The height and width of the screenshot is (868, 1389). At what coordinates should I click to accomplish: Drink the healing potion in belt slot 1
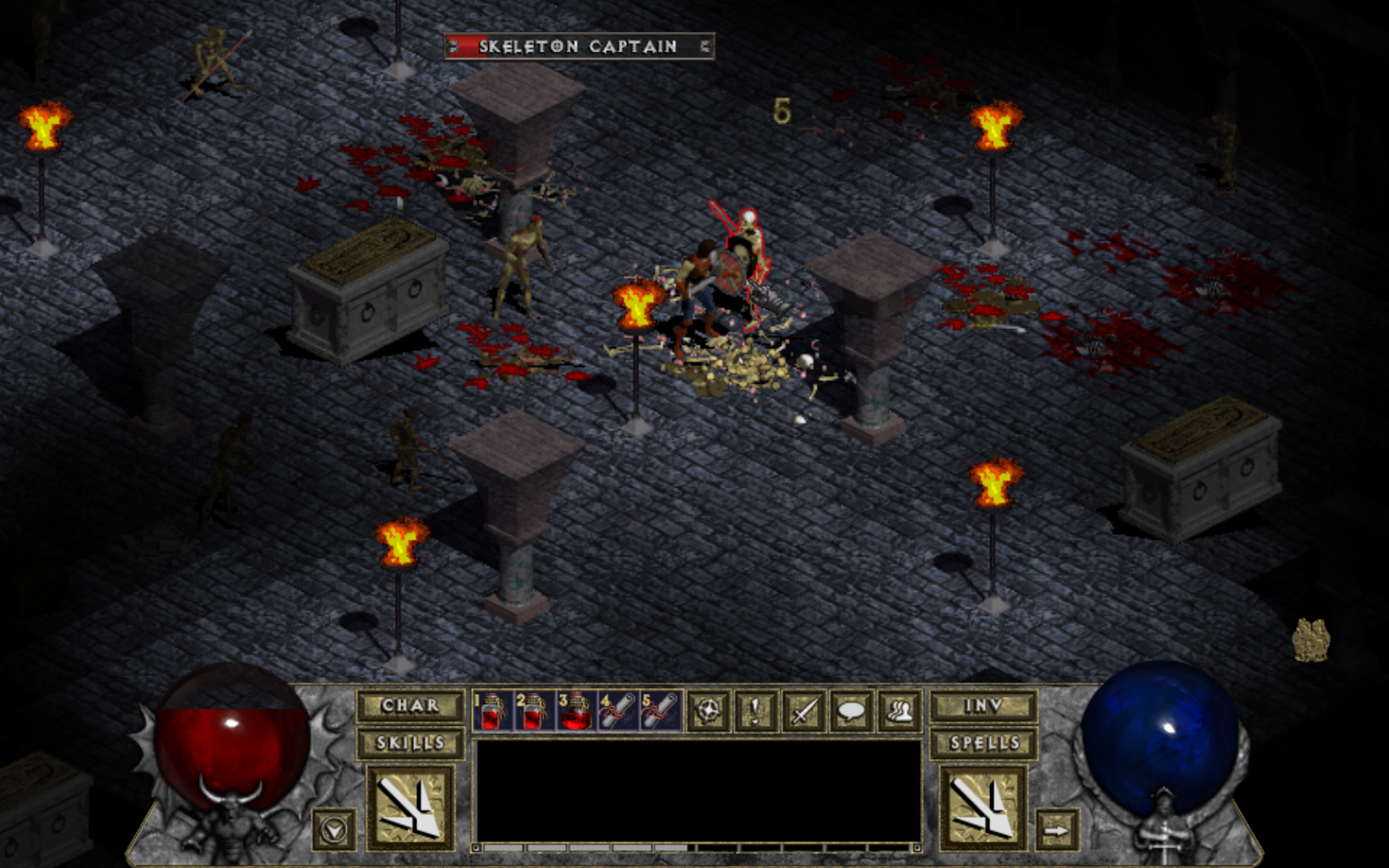point(490,712)
